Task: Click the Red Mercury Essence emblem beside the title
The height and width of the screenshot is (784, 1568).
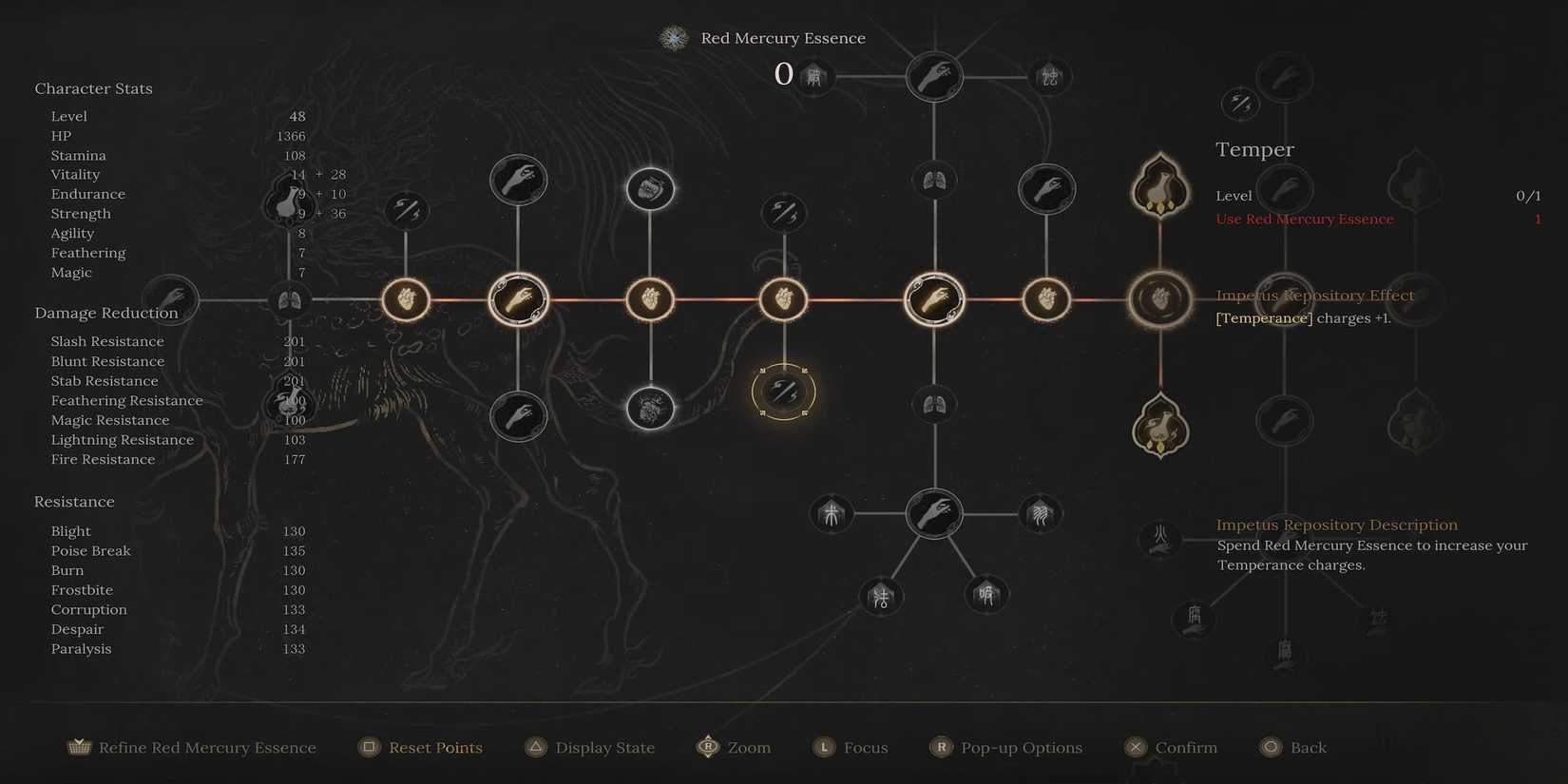Action: [x=673, y=38]
